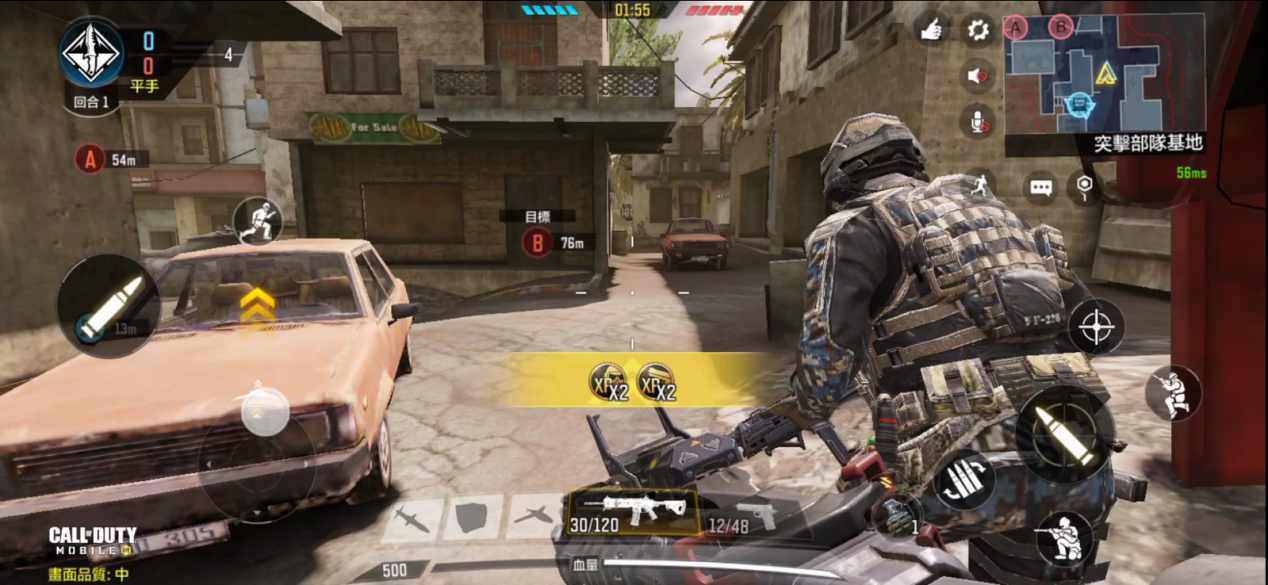Fire with the left-side bullet button
1268x585 pixels.
[x=109, y=306]
